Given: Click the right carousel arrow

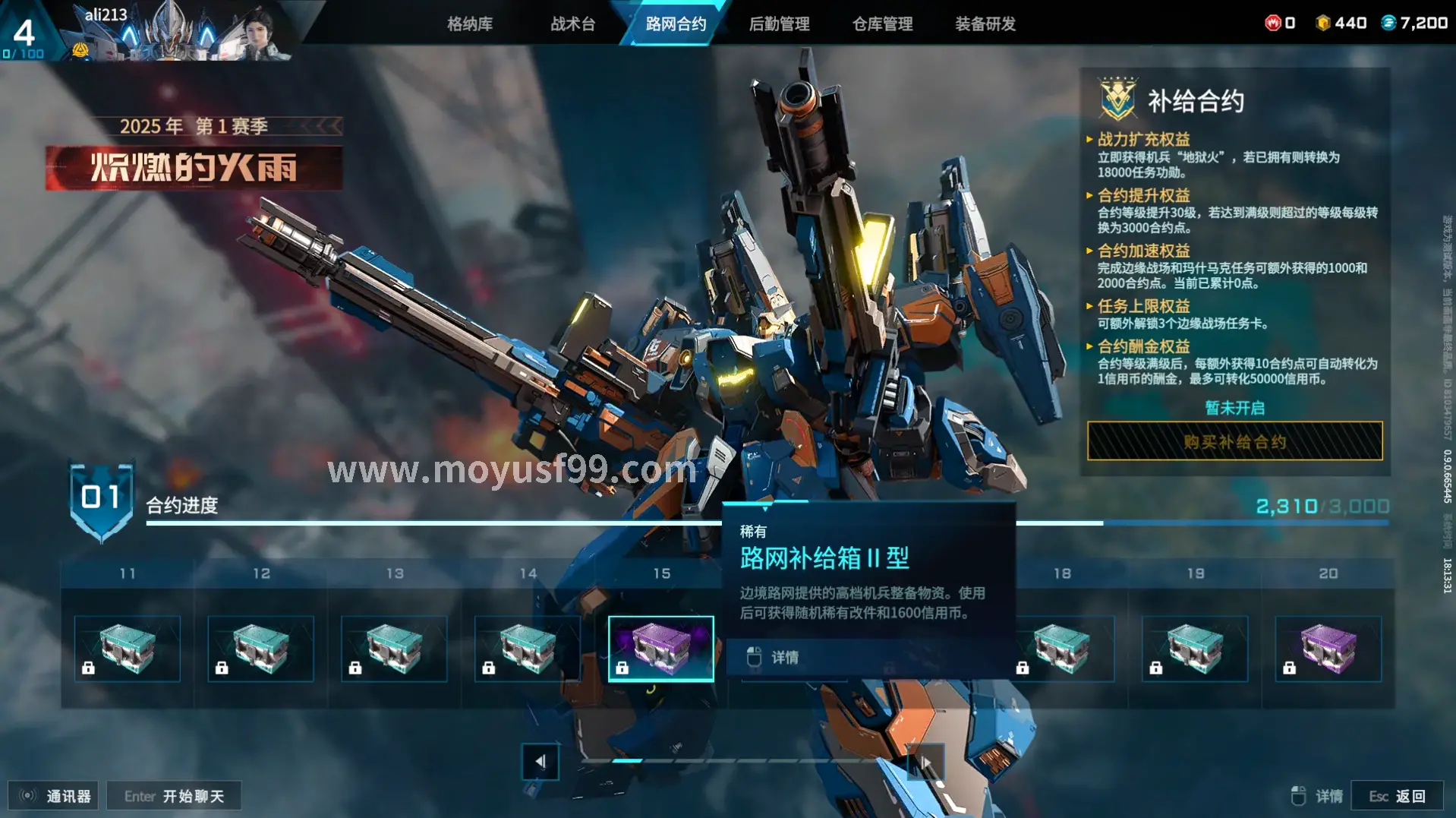Looking at the screenshot, I should (925, 760).
